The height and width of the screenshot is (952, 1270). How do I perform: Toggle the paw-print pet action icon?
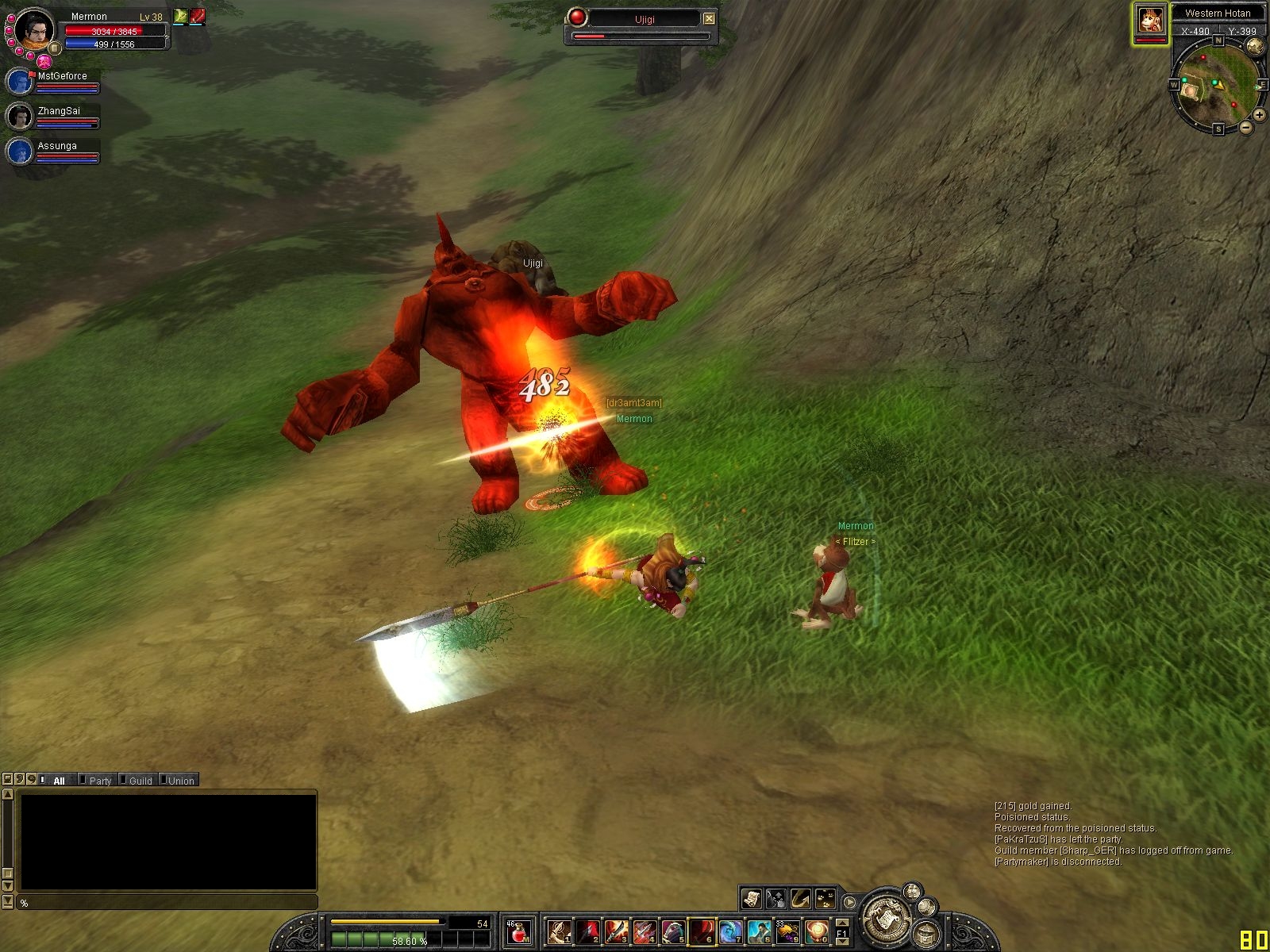pos(825,898)
